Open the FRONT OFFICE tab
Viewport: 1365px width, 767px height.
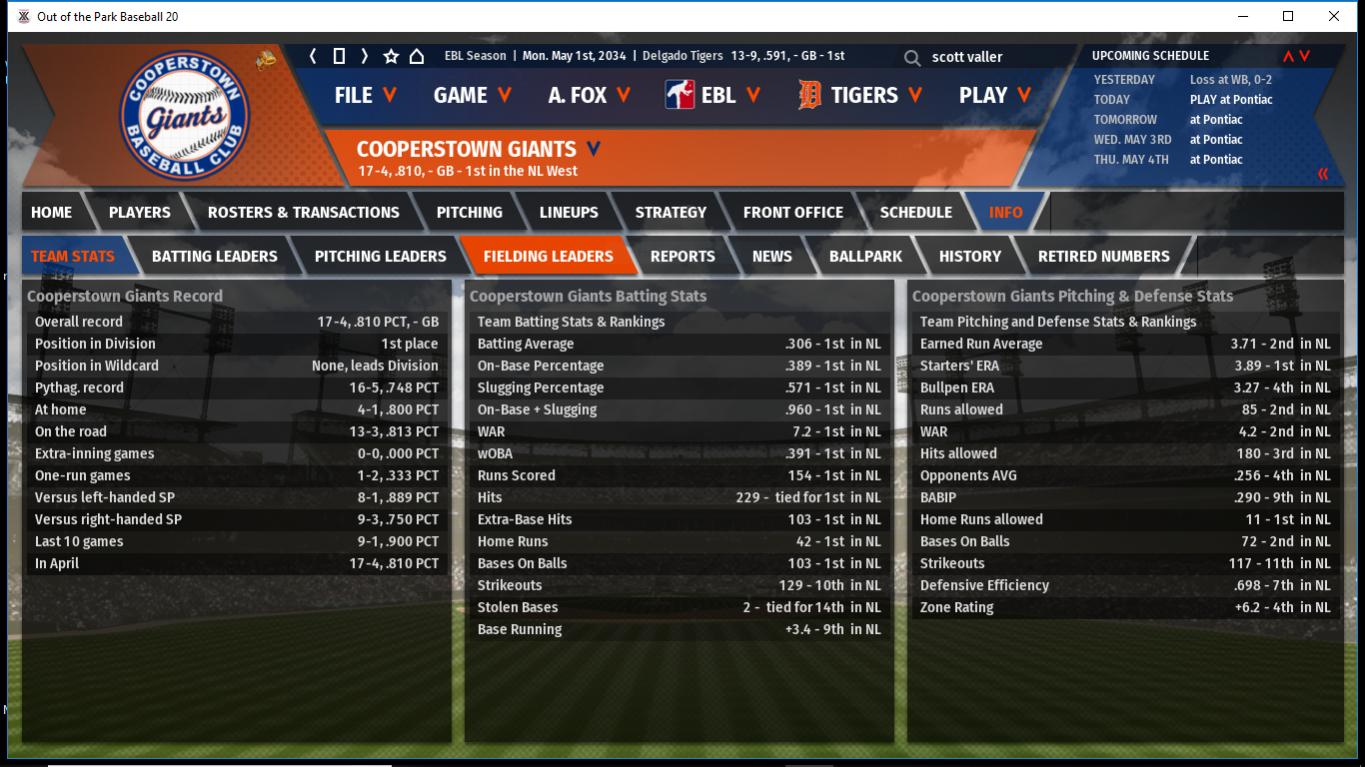pos(792,212)
